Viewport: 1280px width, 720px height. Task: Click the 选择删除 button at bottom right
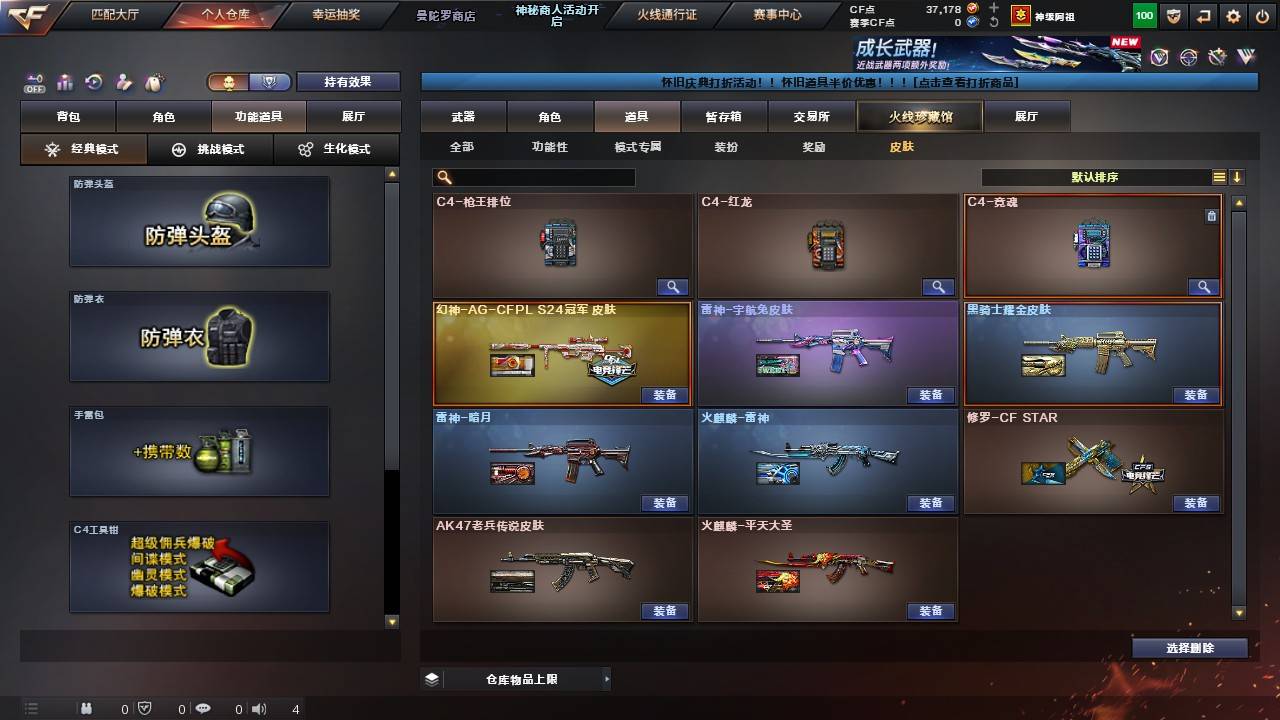point(1189,647)
